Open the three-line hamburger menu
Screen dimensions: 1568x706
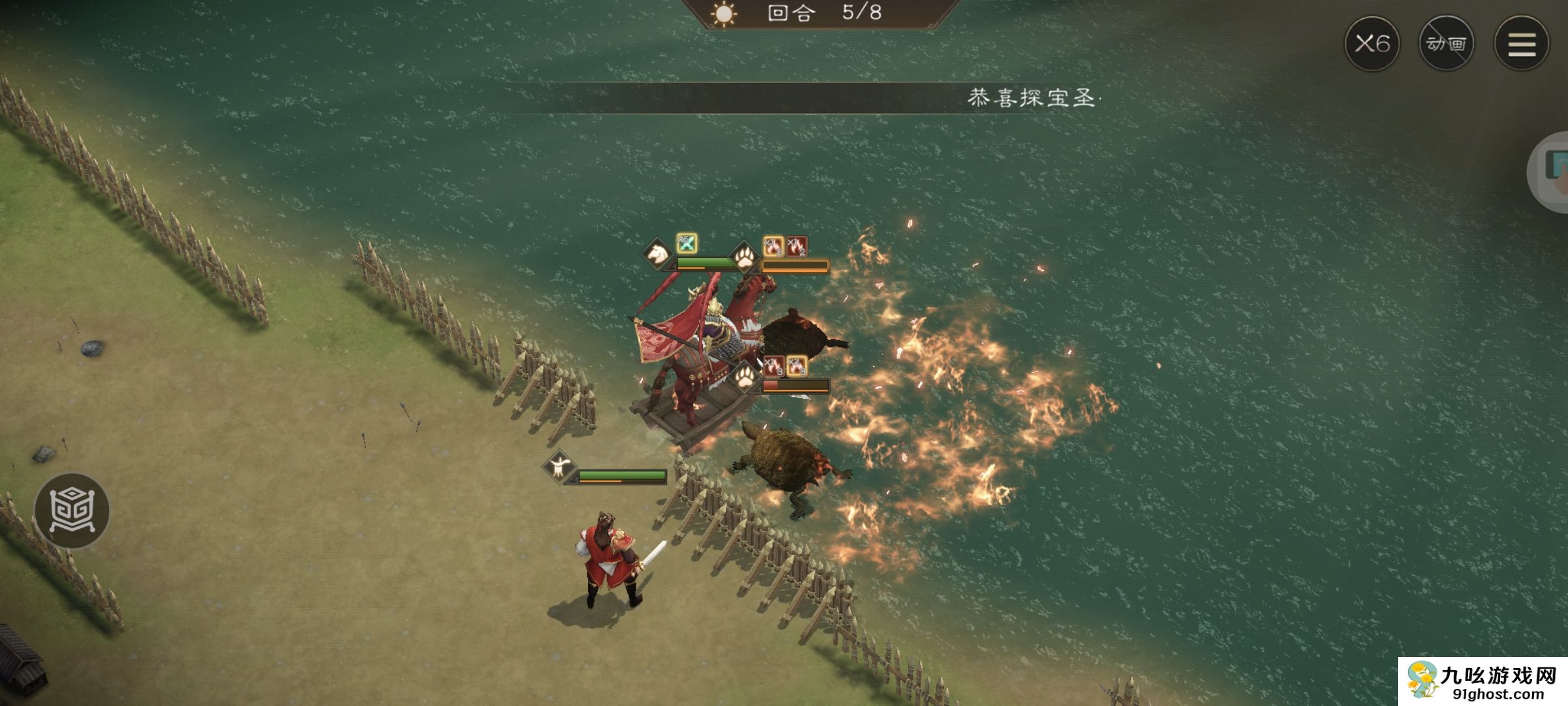coord(1523,43)
